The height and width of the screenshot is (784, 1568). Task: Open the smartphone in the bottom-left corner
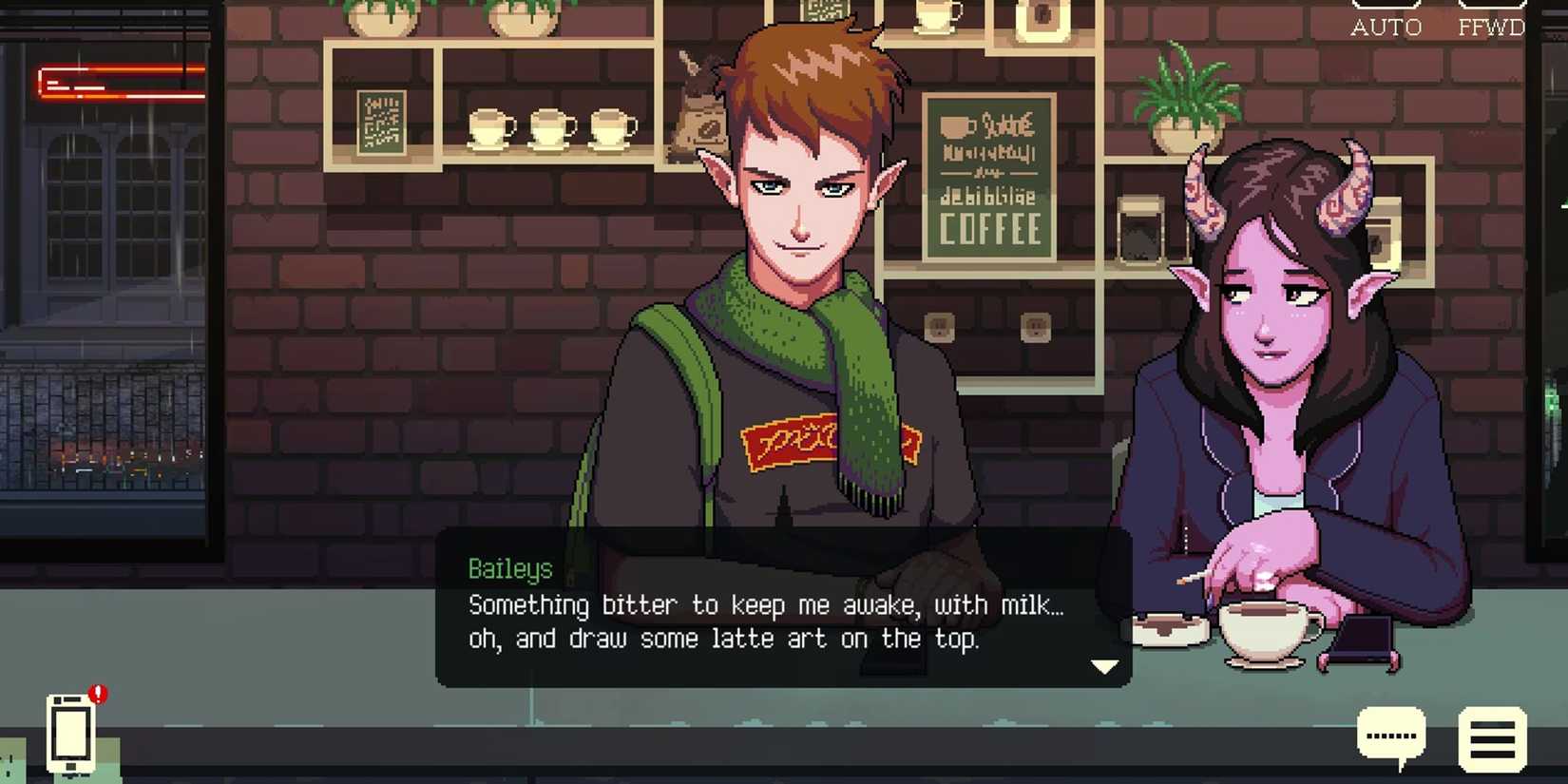click(68, 736)
